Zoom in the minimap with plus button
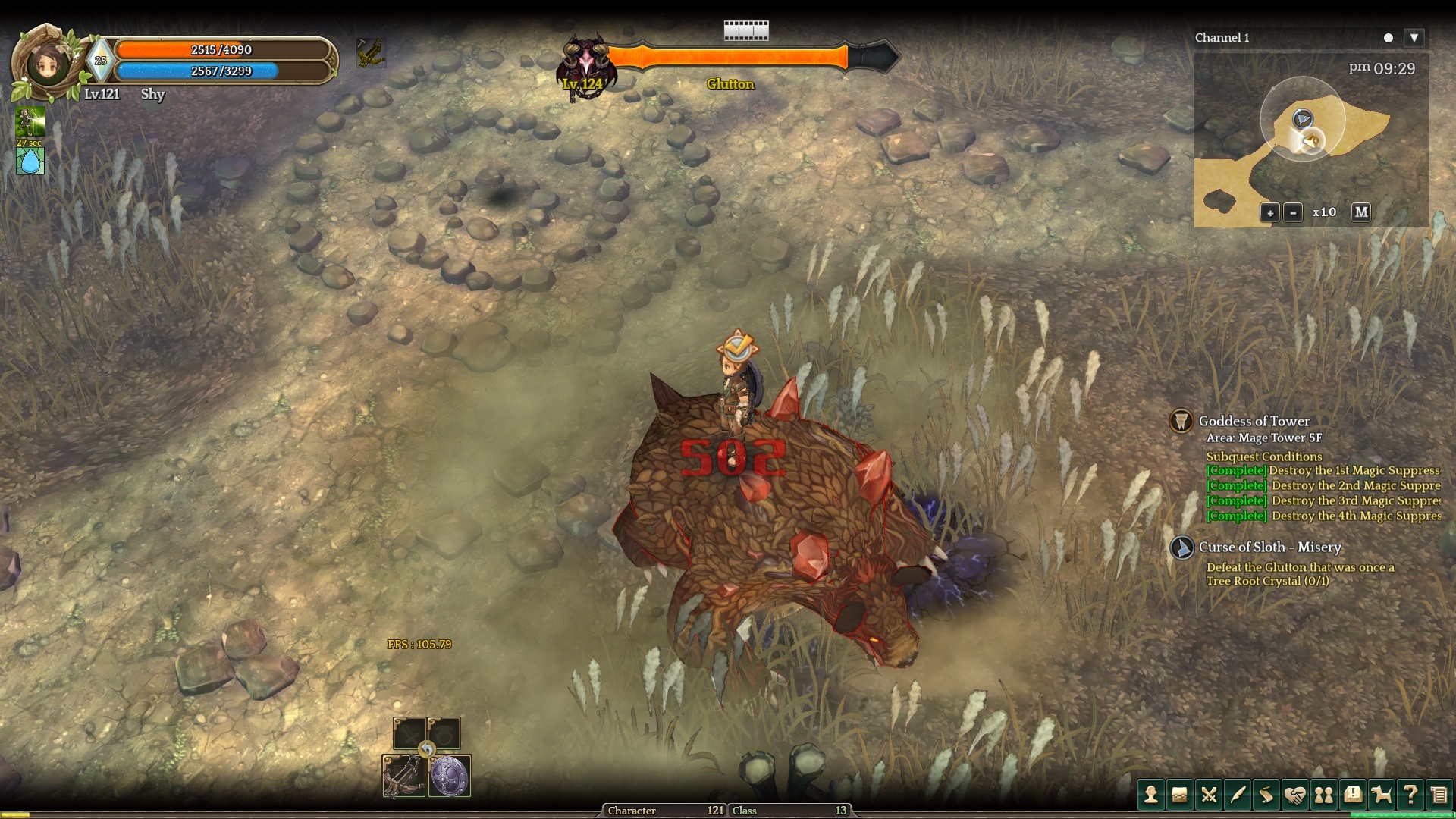The width and height of the screenshot is (1456, 819). point(1269,213)
